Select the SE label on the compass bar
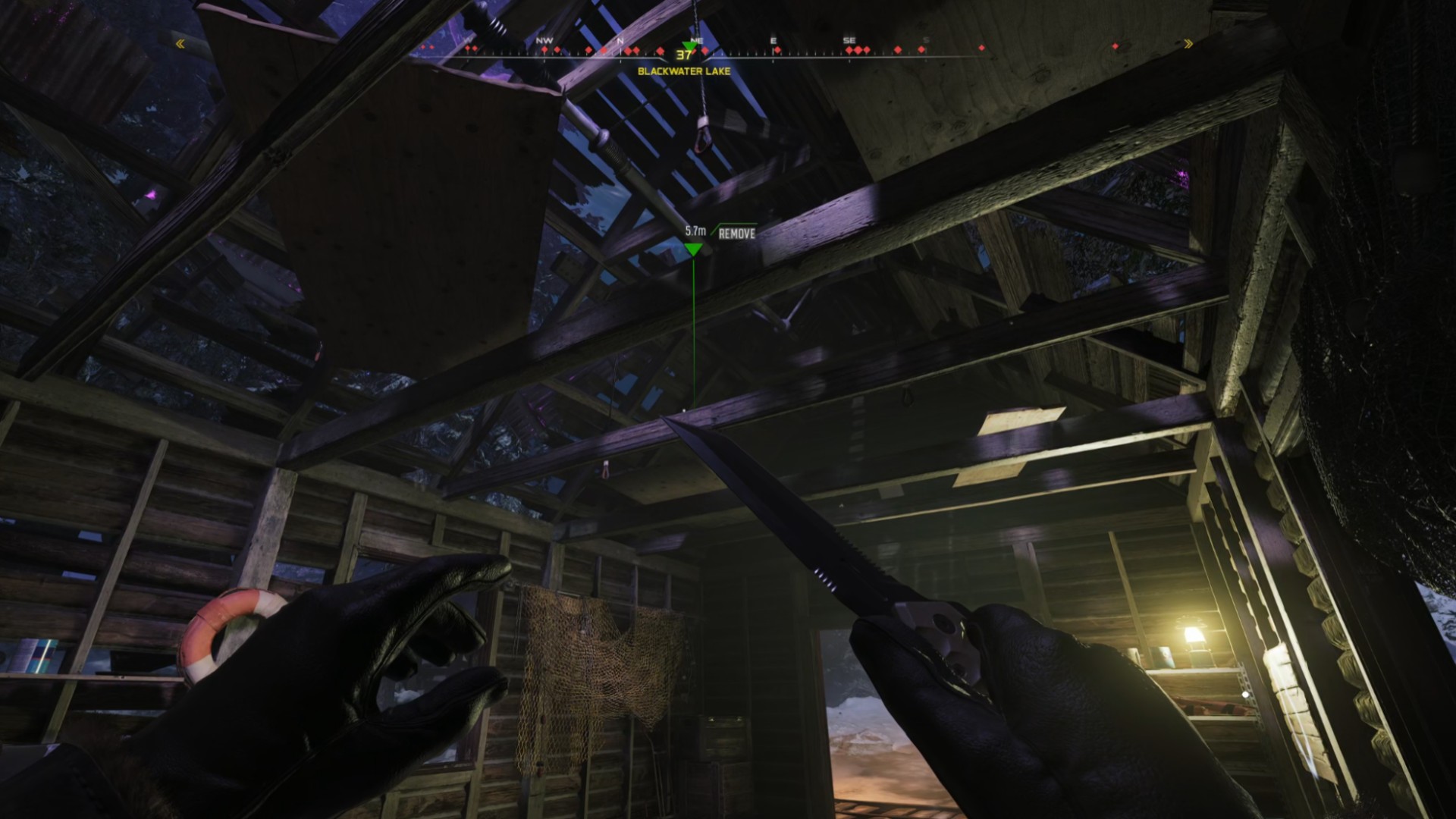This screenshot has height=819, width=1456. (x=848, y=39)
